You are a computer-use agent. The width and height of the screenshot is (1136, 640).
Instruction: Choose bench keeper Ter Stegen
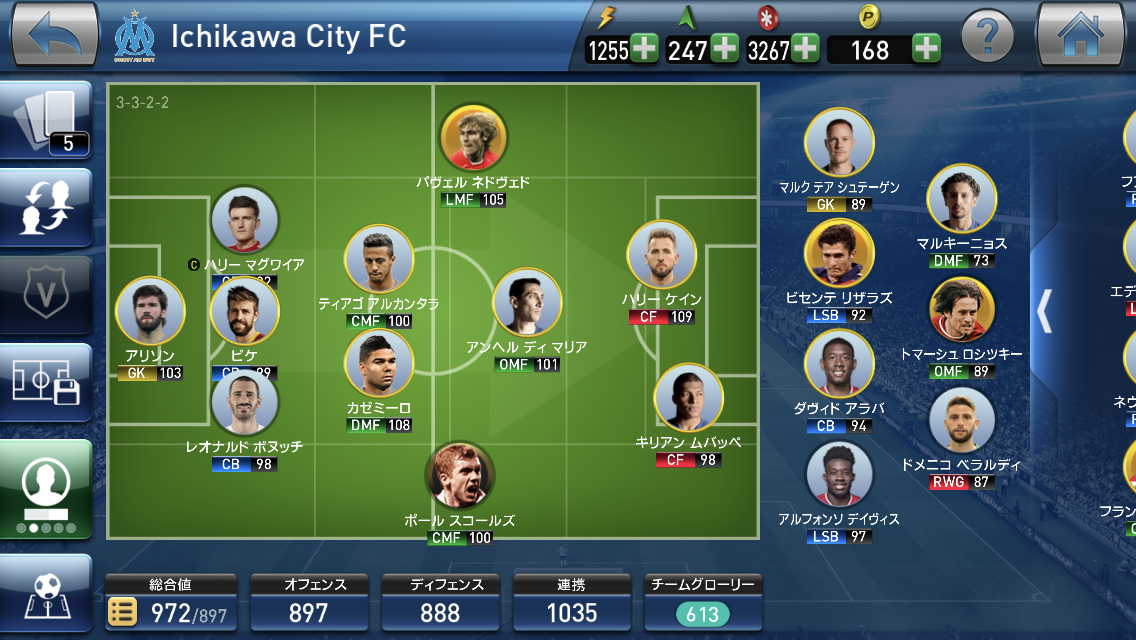click(x=839, y=143)
